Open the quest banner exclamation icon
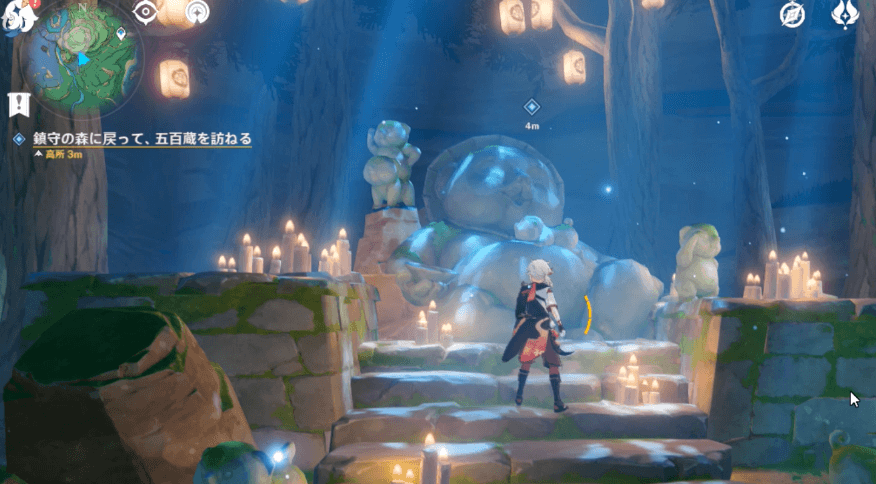876x484 pixels. [17, 103]
